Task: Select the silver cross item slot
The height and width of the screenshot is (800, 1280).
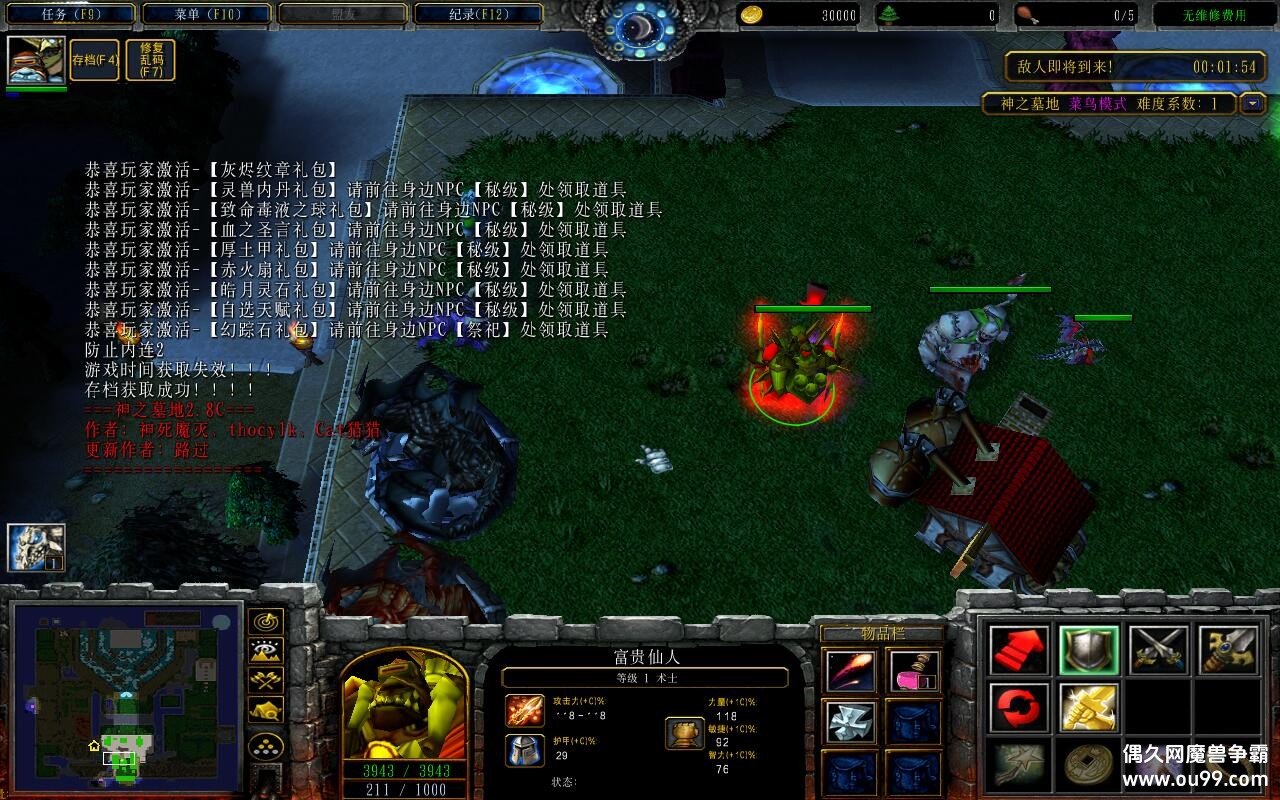Action: [851, 722]
